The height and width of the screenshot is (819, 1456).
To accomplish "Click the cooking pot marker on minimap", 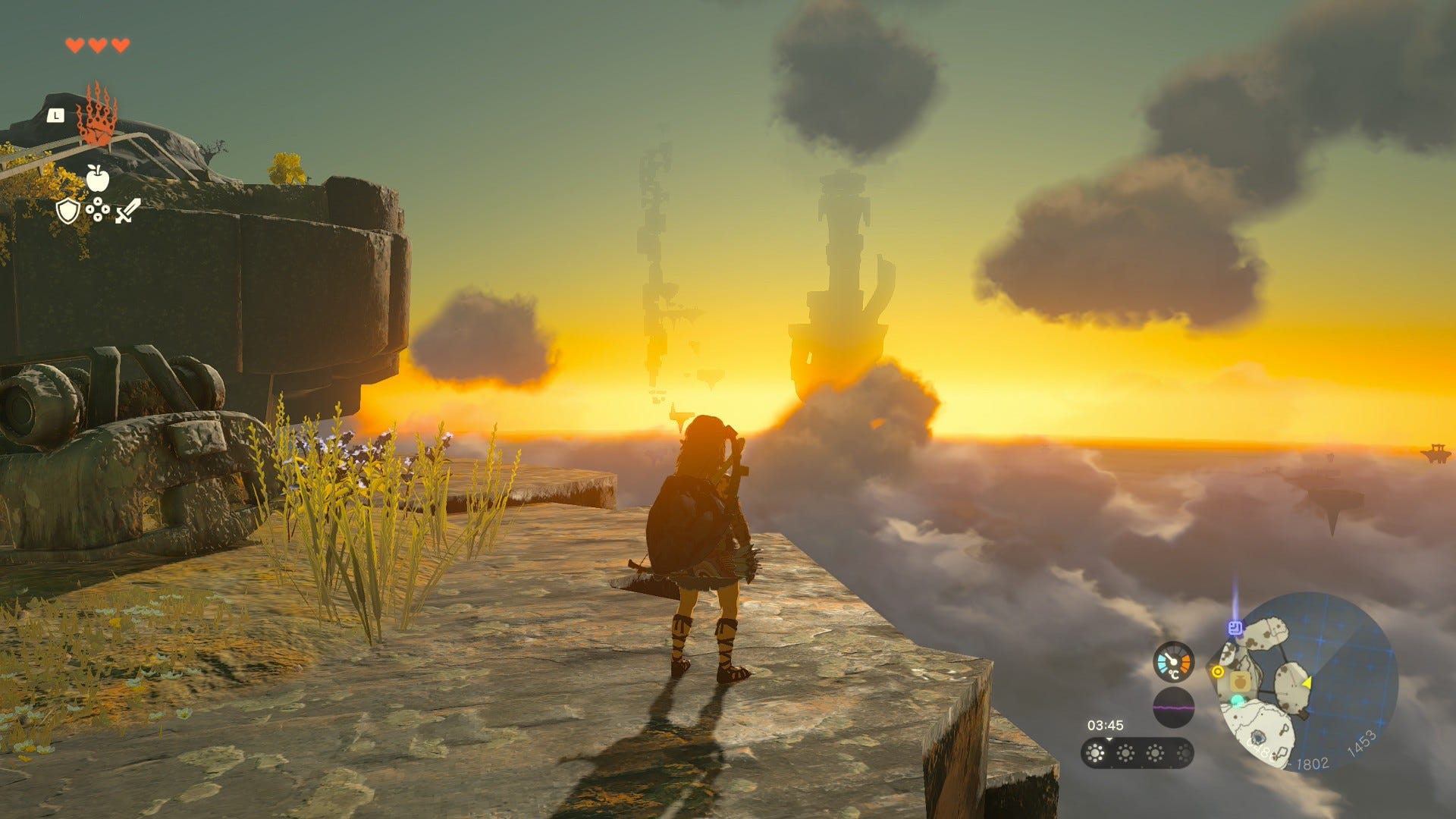I will 1240,682.
